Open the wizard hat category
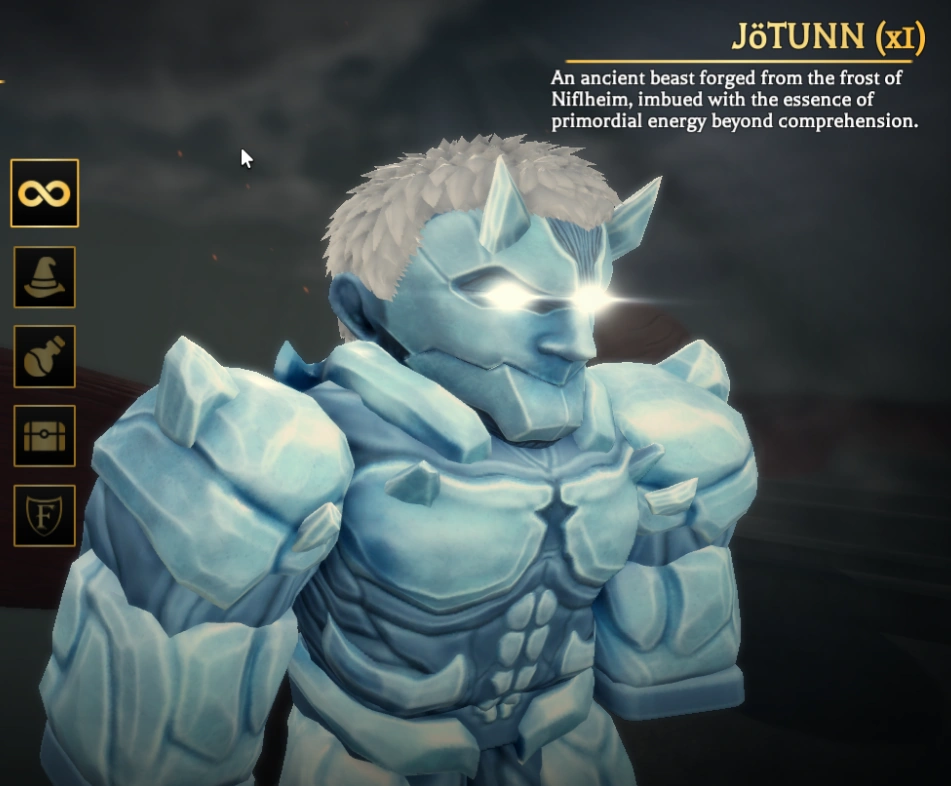Viewport: 951px width, 786px height. [x=45, y=277]
